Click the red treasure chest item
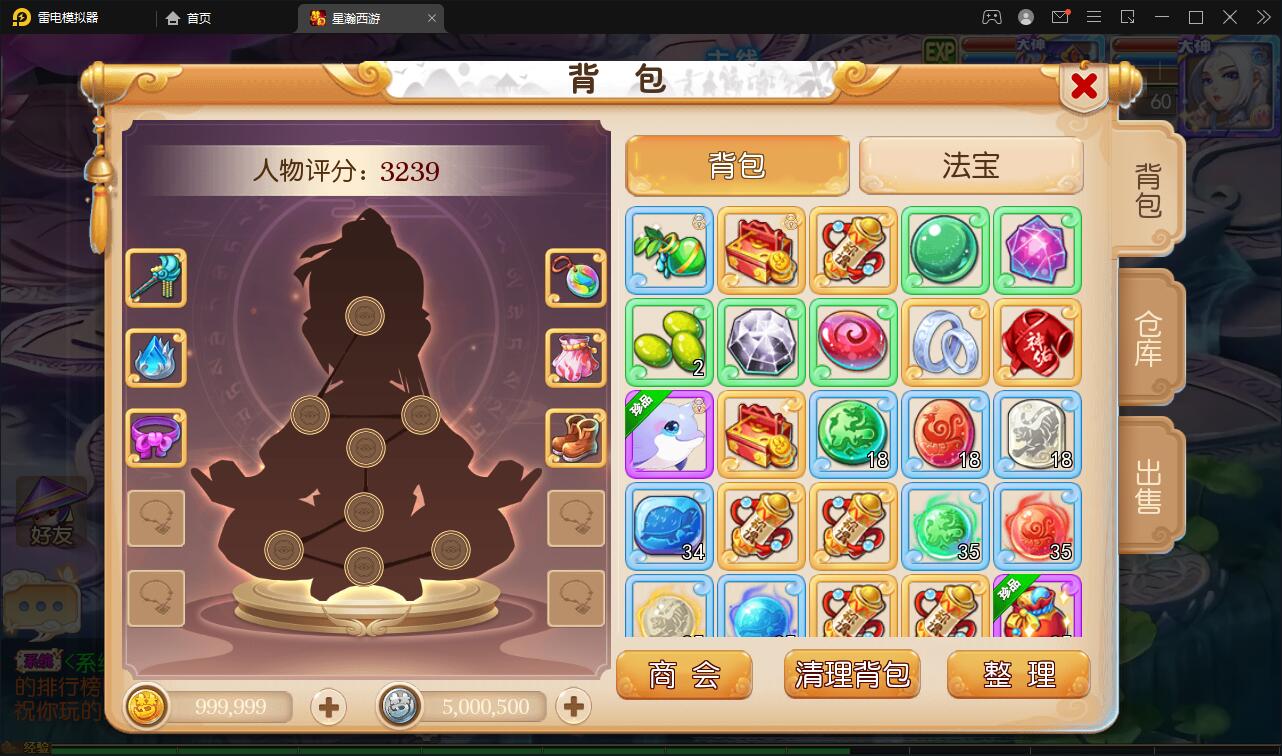This screenshot has width=1282, height=756. [x=760, y=250]
